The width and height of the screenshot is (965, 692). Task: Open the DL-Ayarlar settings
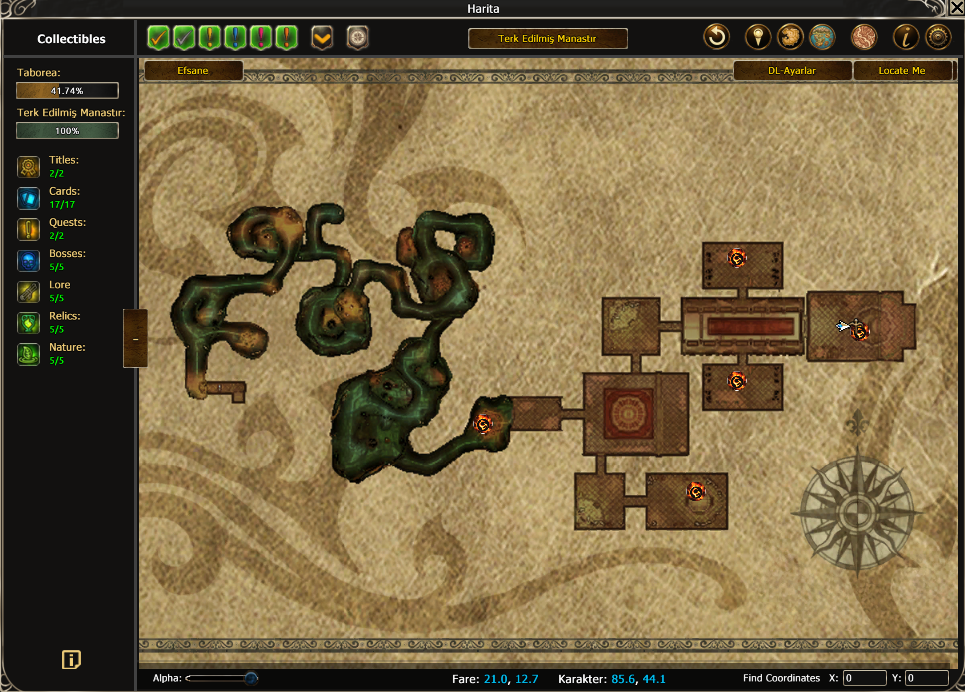(x=793, y=71)
